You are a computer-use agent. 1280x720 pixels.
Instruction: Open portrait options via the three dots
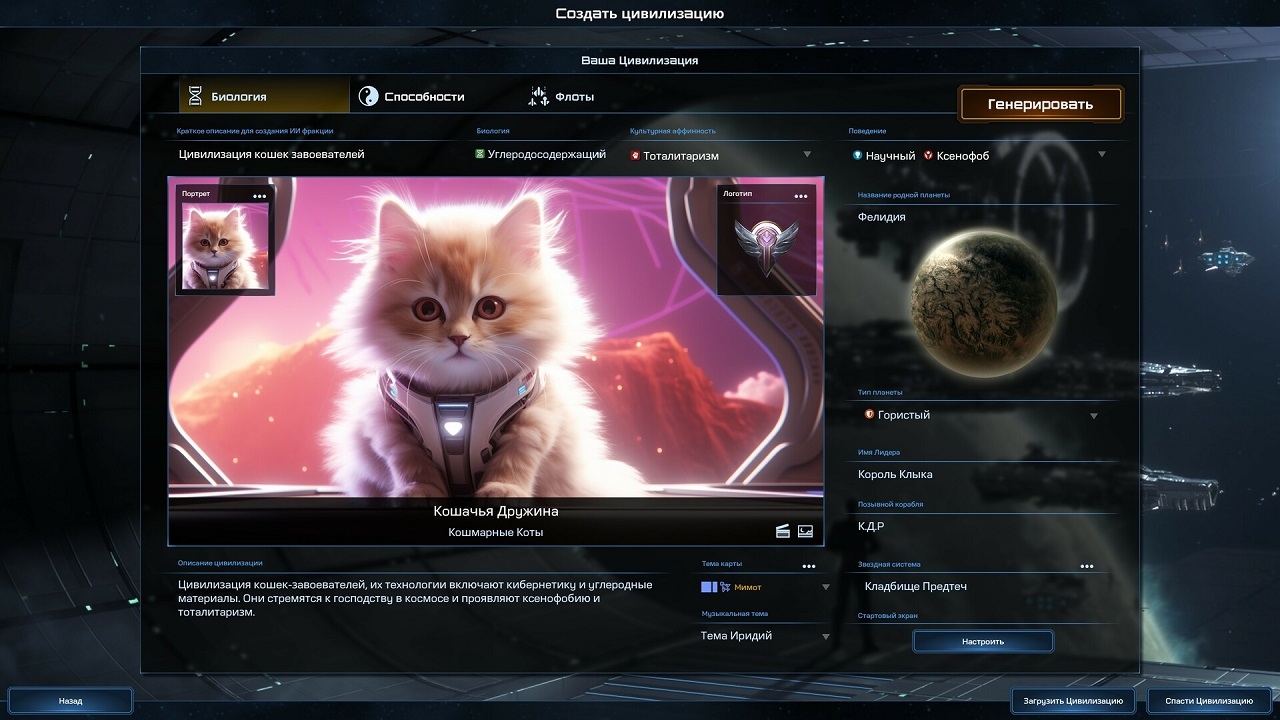pyautogui.click(x=260, y=196)
